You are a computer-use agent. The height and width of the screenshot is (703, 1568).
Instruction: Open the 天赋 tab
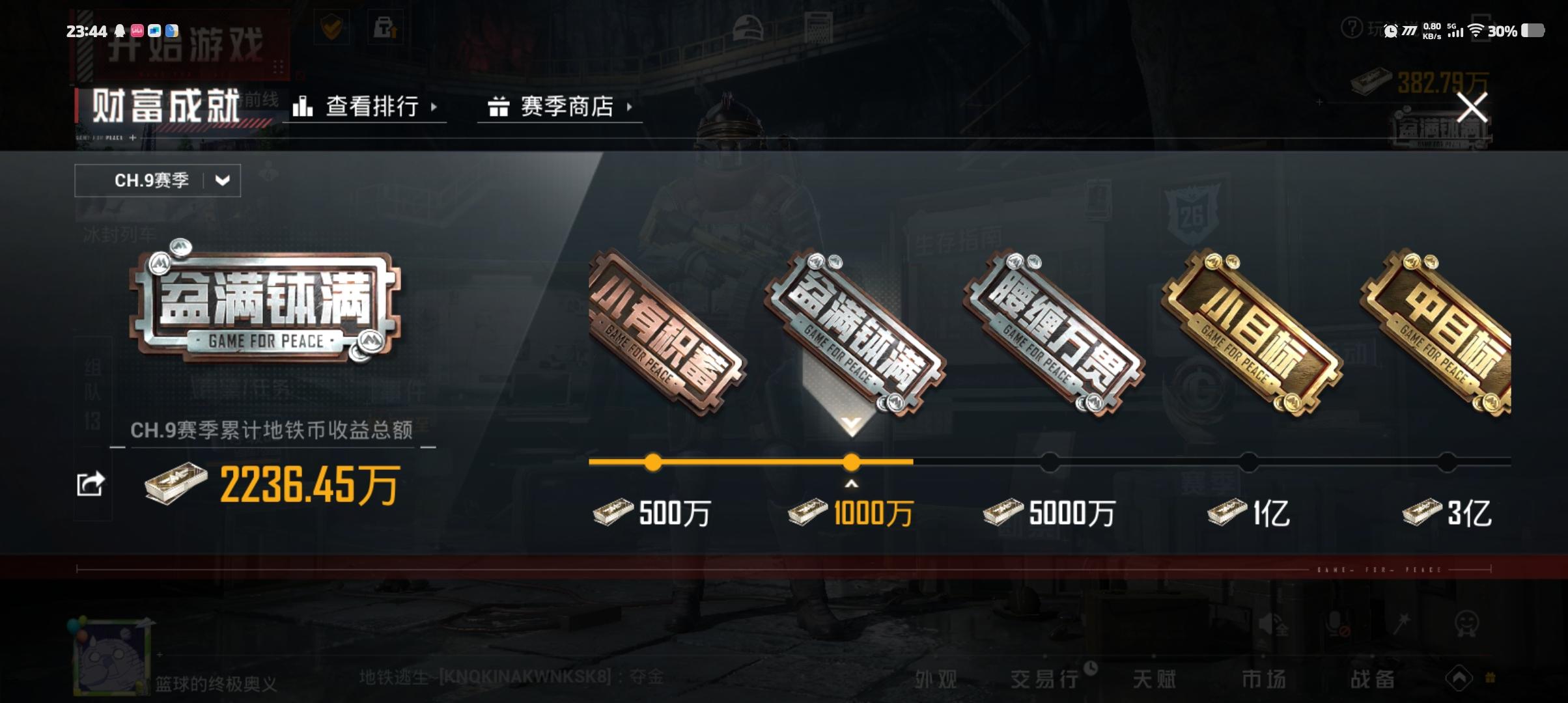1155,678
